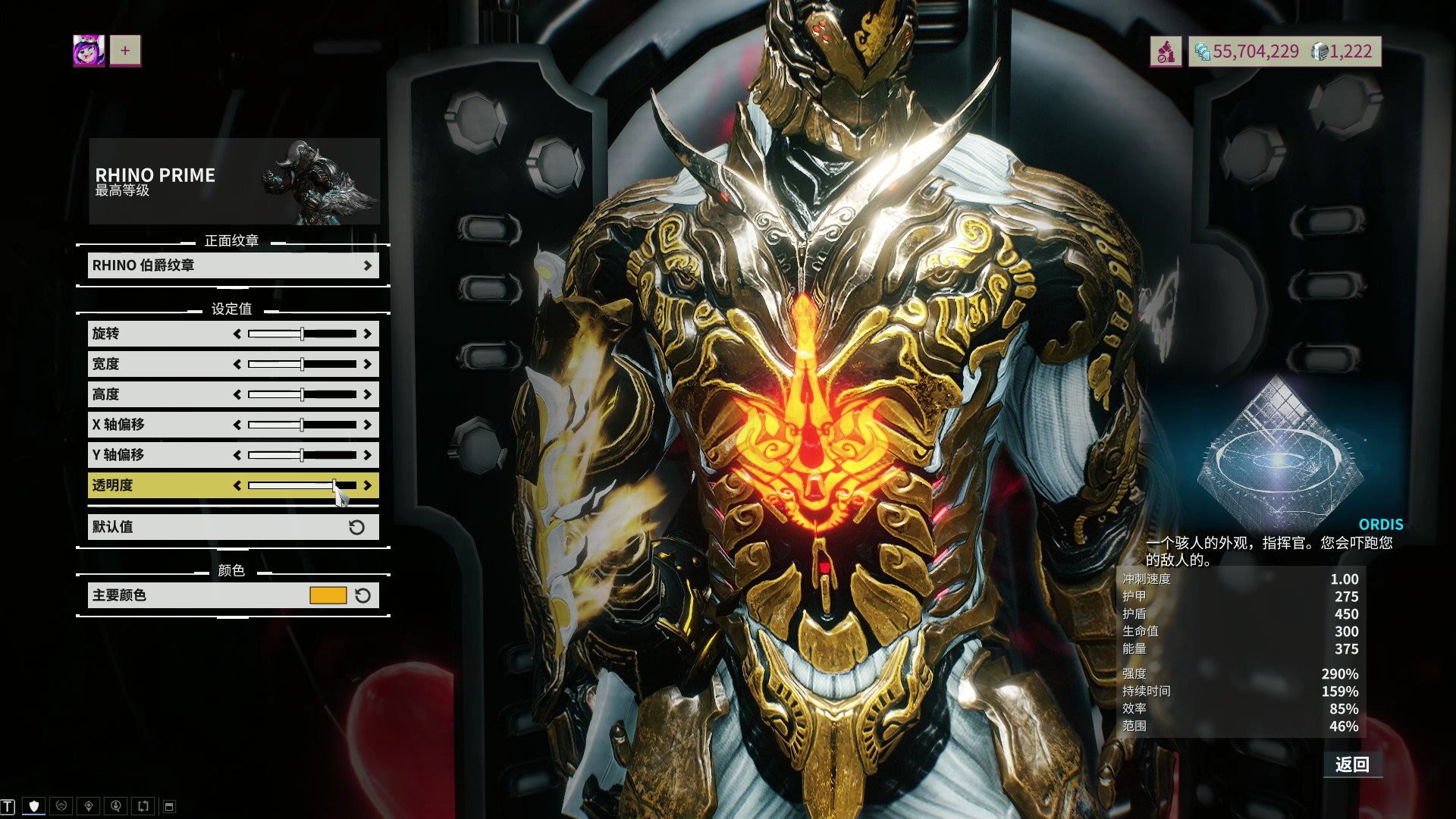The width and height of the screenshot is (1456, 819).
Task: Click the swap arrows icon in bottom toolbar
Action: [x=143, y=806]
